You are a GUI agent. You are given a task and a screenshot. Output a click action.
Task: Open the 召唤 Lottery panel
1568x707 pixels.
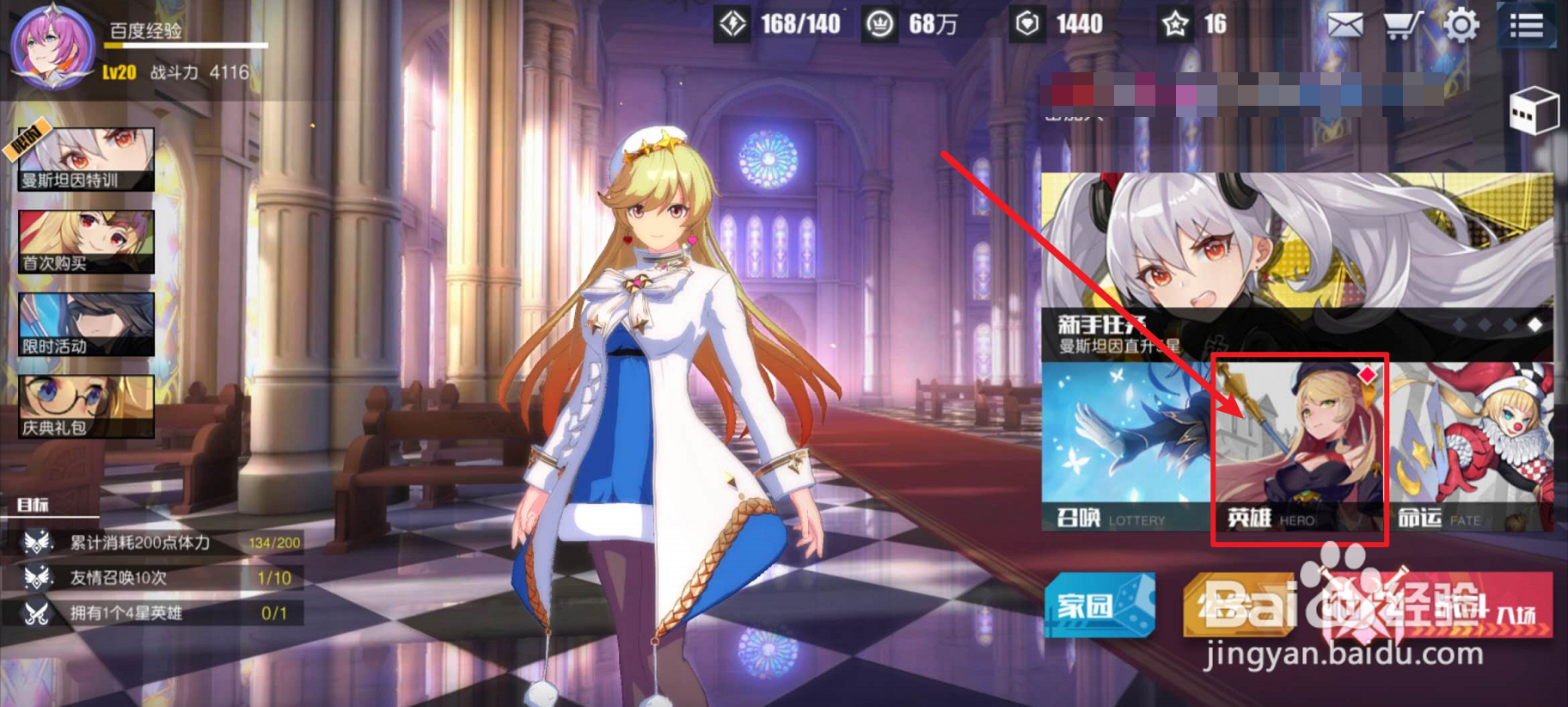[x=1126, y=447]
